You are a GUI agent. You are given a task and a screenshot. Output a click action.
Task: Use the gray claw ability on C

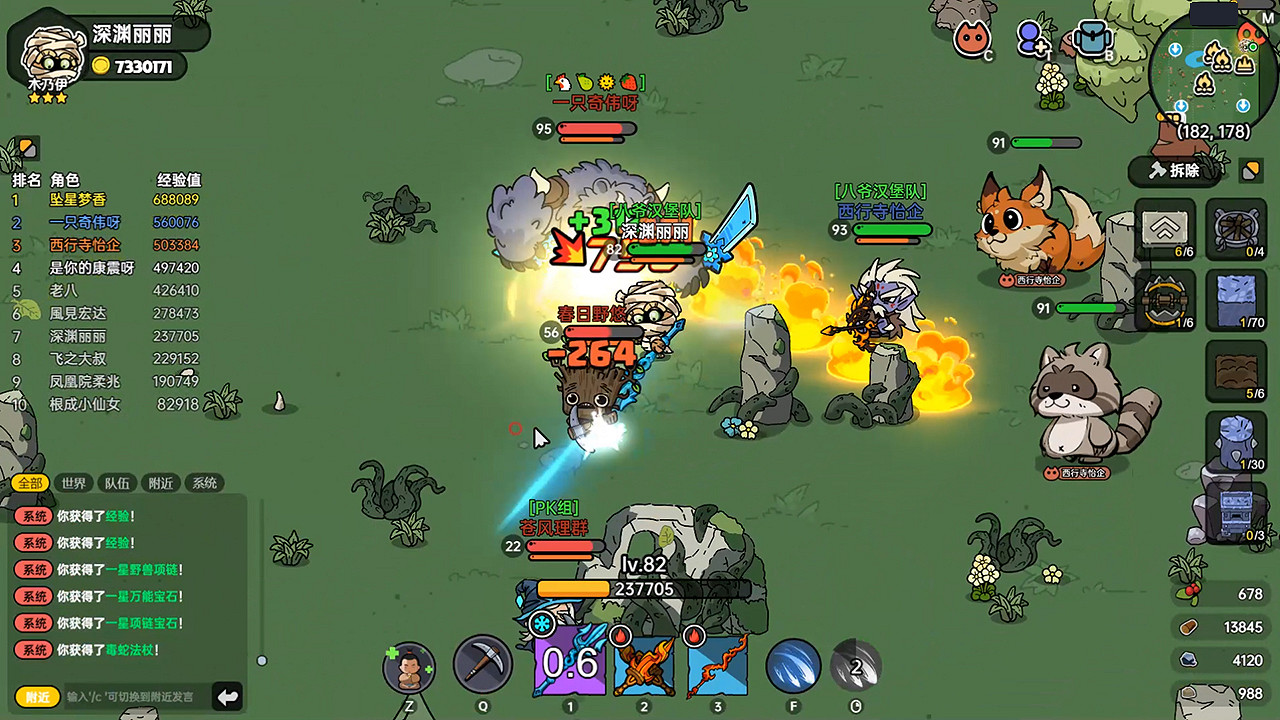[x=857, y=663]
